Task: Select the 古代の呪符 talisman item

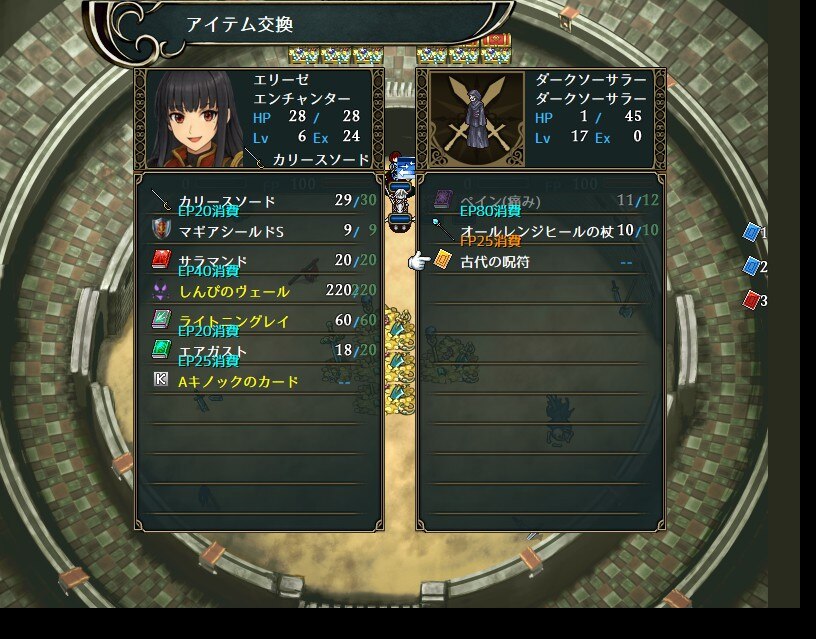Action: [x=495, y=261]
